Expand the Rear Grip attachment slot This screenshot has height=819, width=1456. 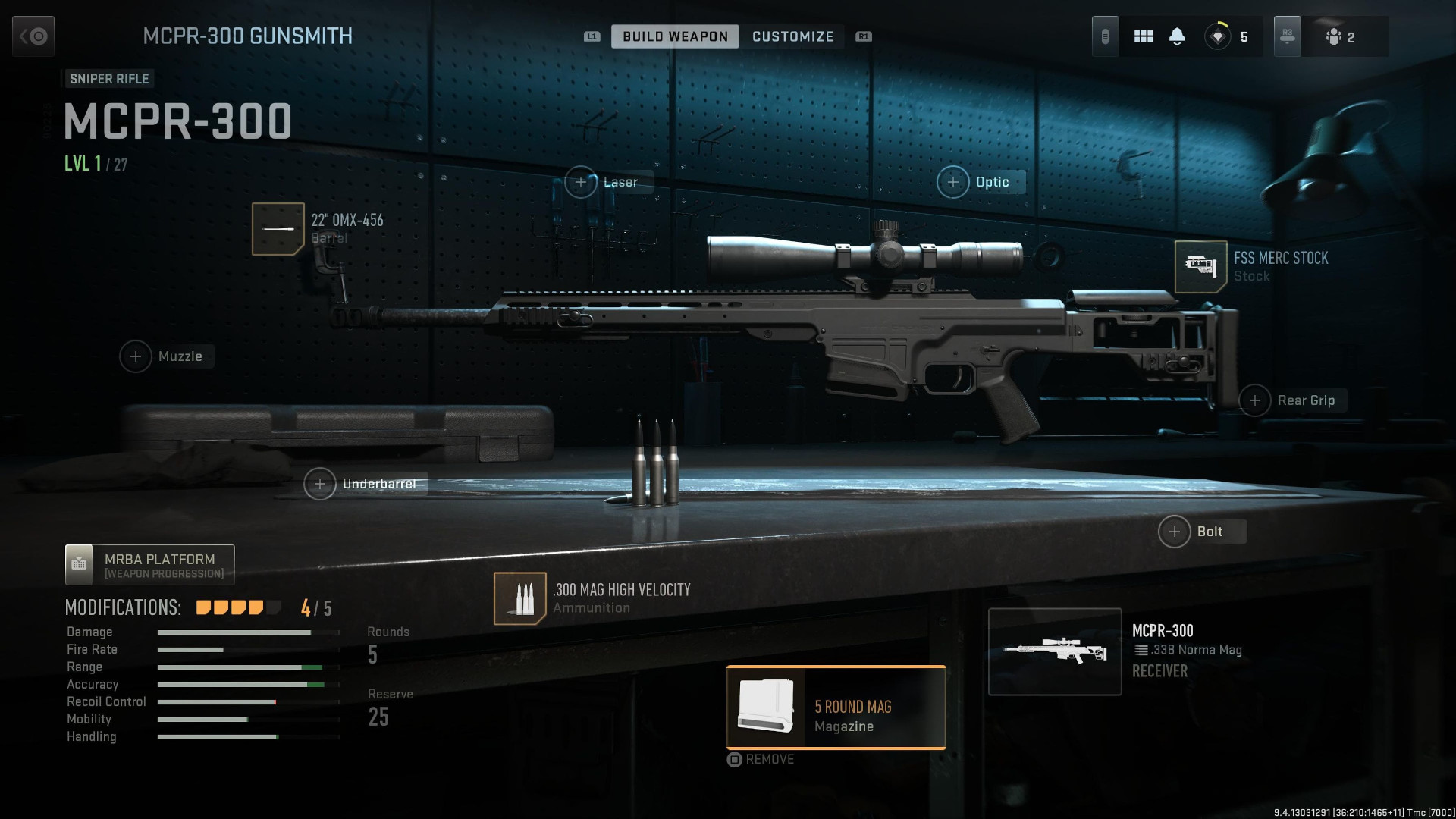point(1256,400)
